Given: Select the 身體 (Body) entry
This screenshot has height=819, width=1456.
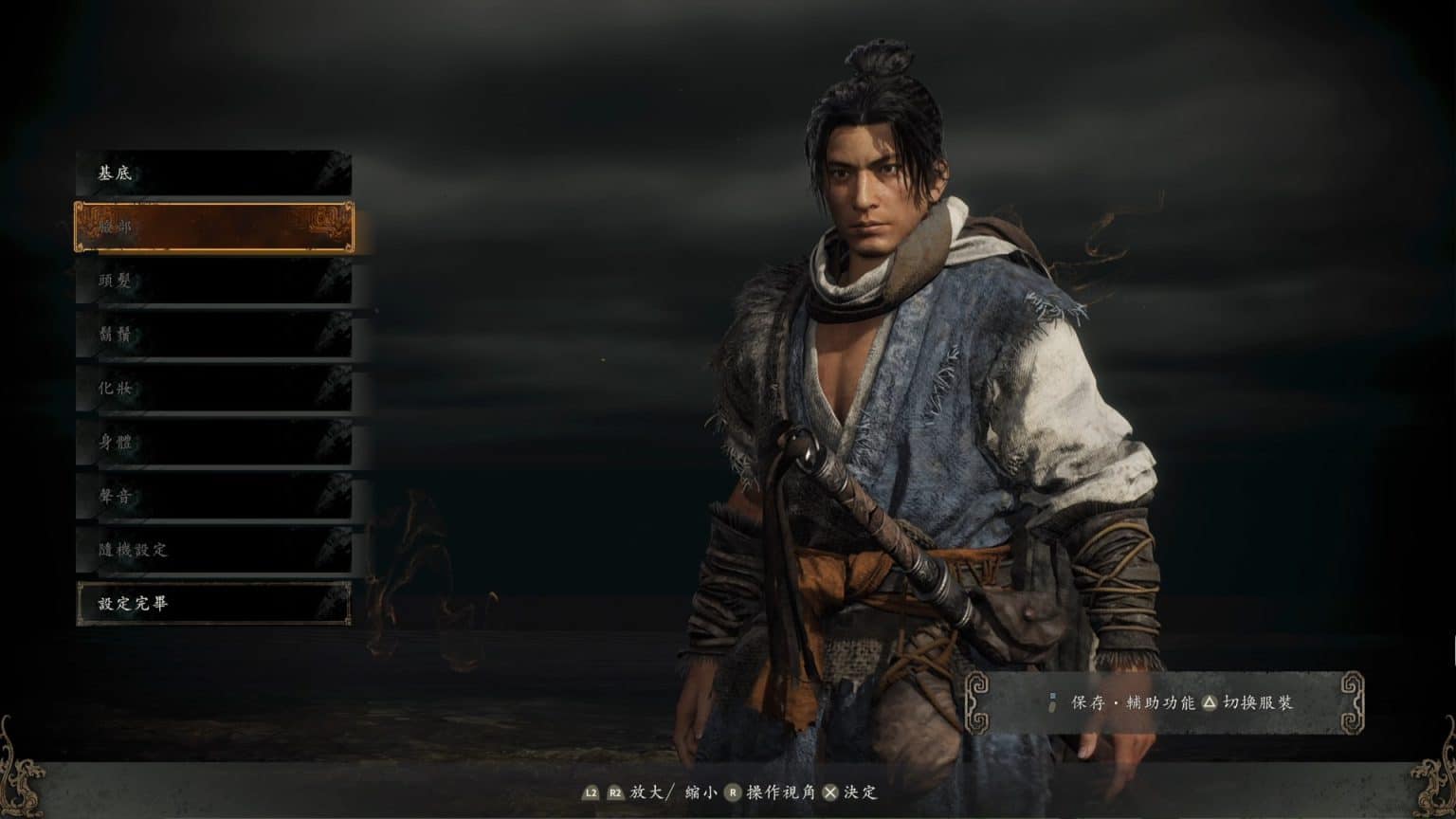Looking at the screenshot, I should [x=213, y=442].
